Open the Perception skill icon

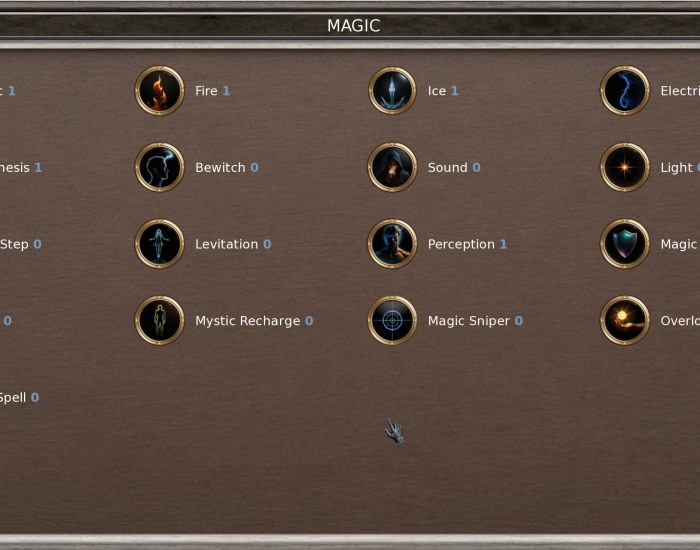click(392, 244)
